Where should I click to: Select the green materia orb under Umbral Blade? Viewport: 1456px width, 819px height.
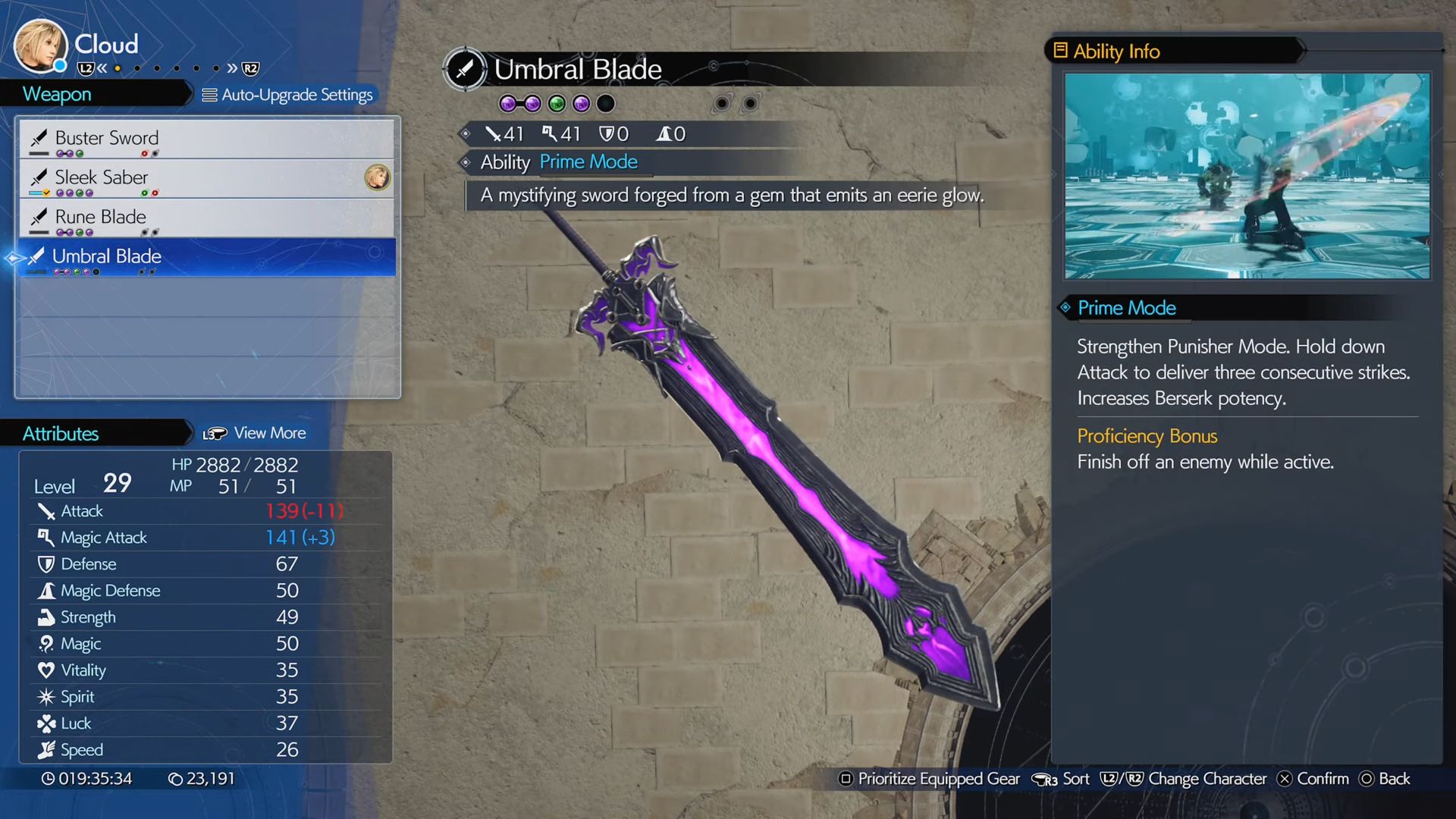(x=557, y=103)
